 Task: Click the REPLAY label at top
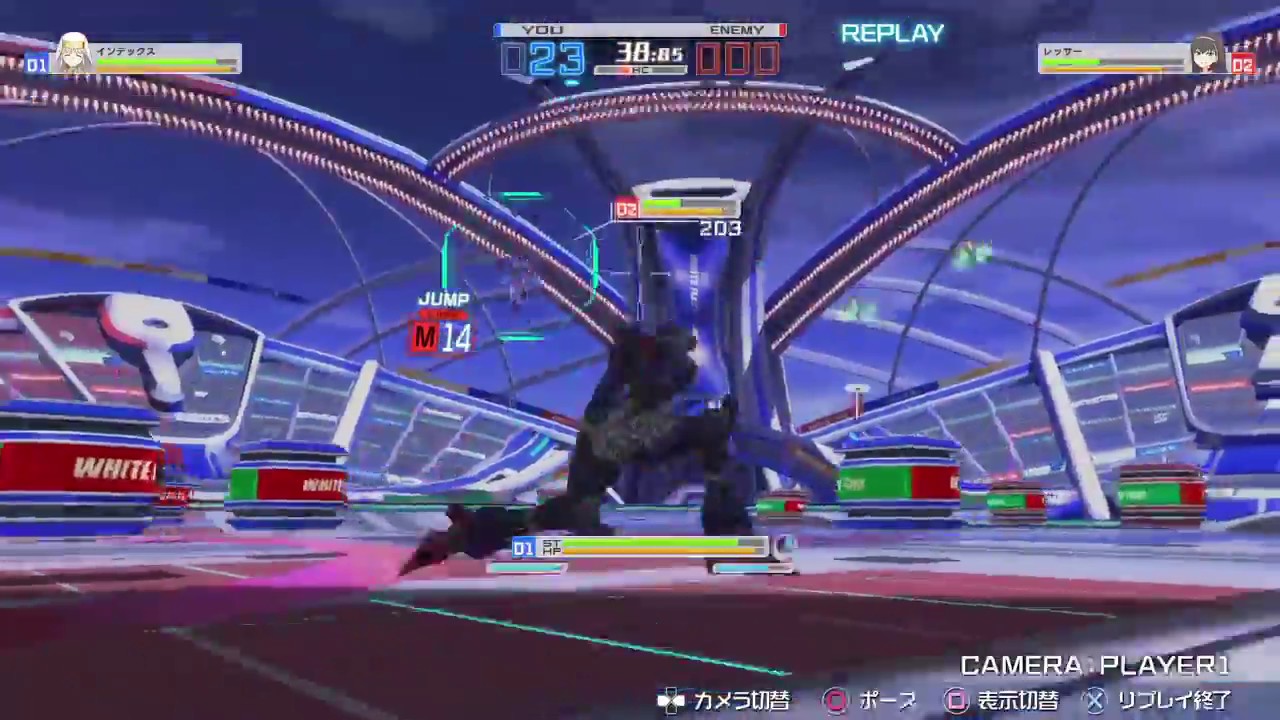891,33
